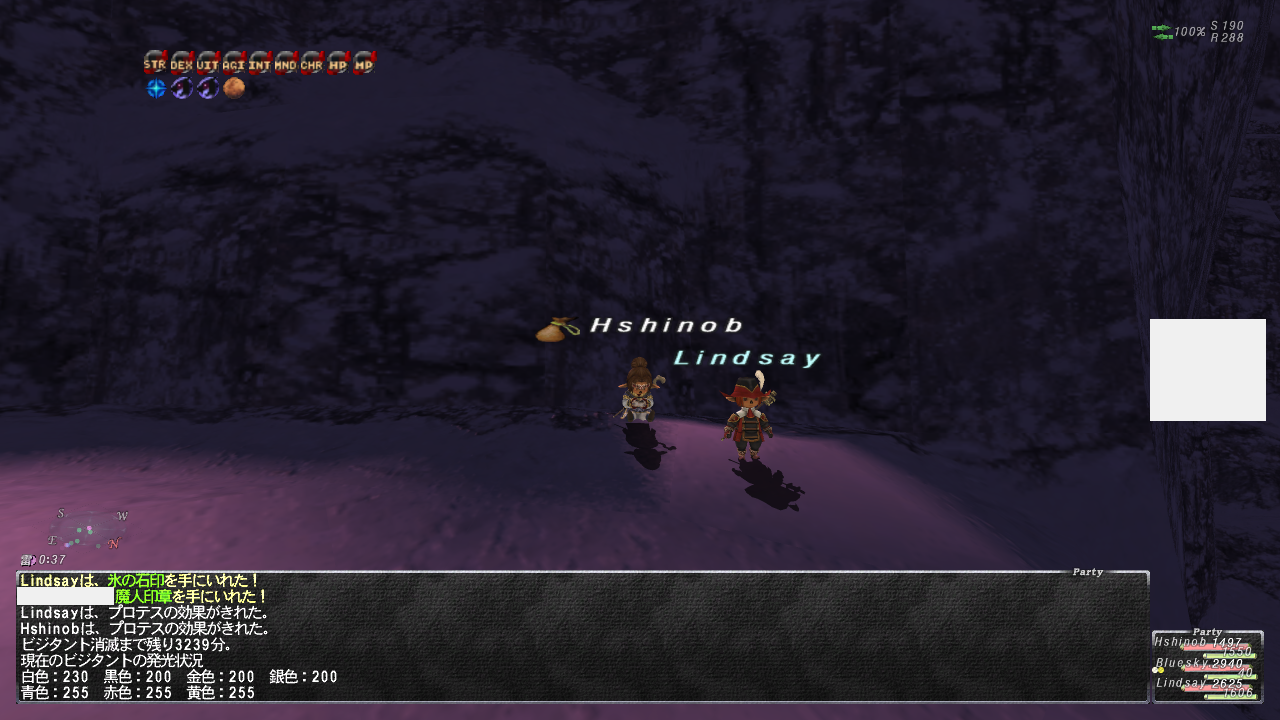Click the blue star crystal status icon
Screen dimensions: 1280x720
pyautogui.click(x=156, y=89)
